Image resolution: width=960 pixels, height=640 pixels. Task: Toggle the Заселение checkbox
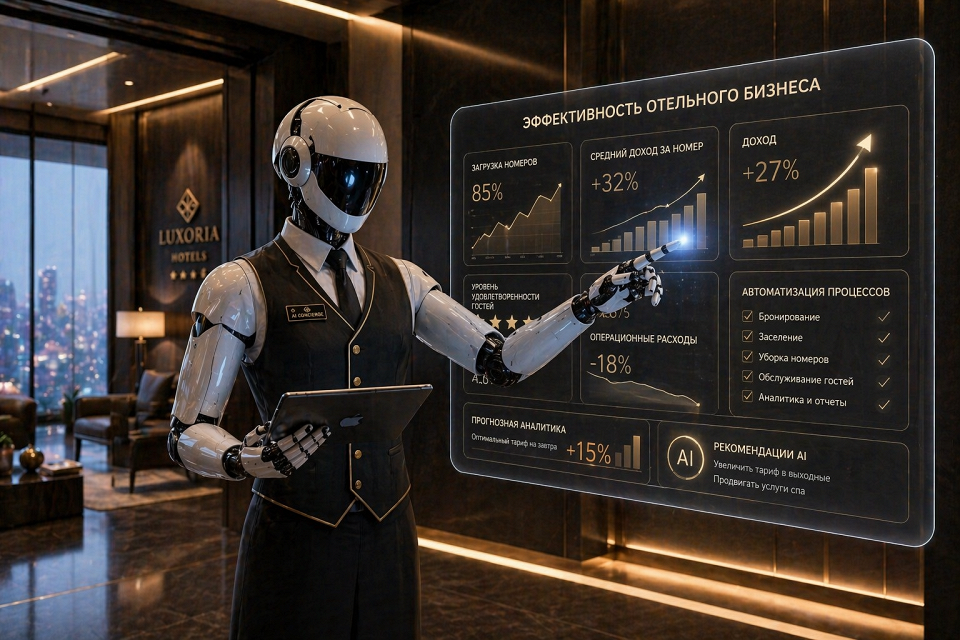coord(748,337)
